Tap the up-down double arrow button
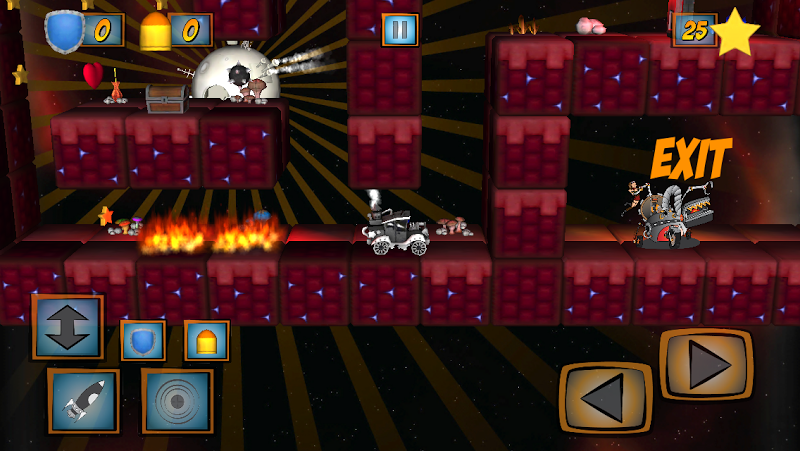 67,326
